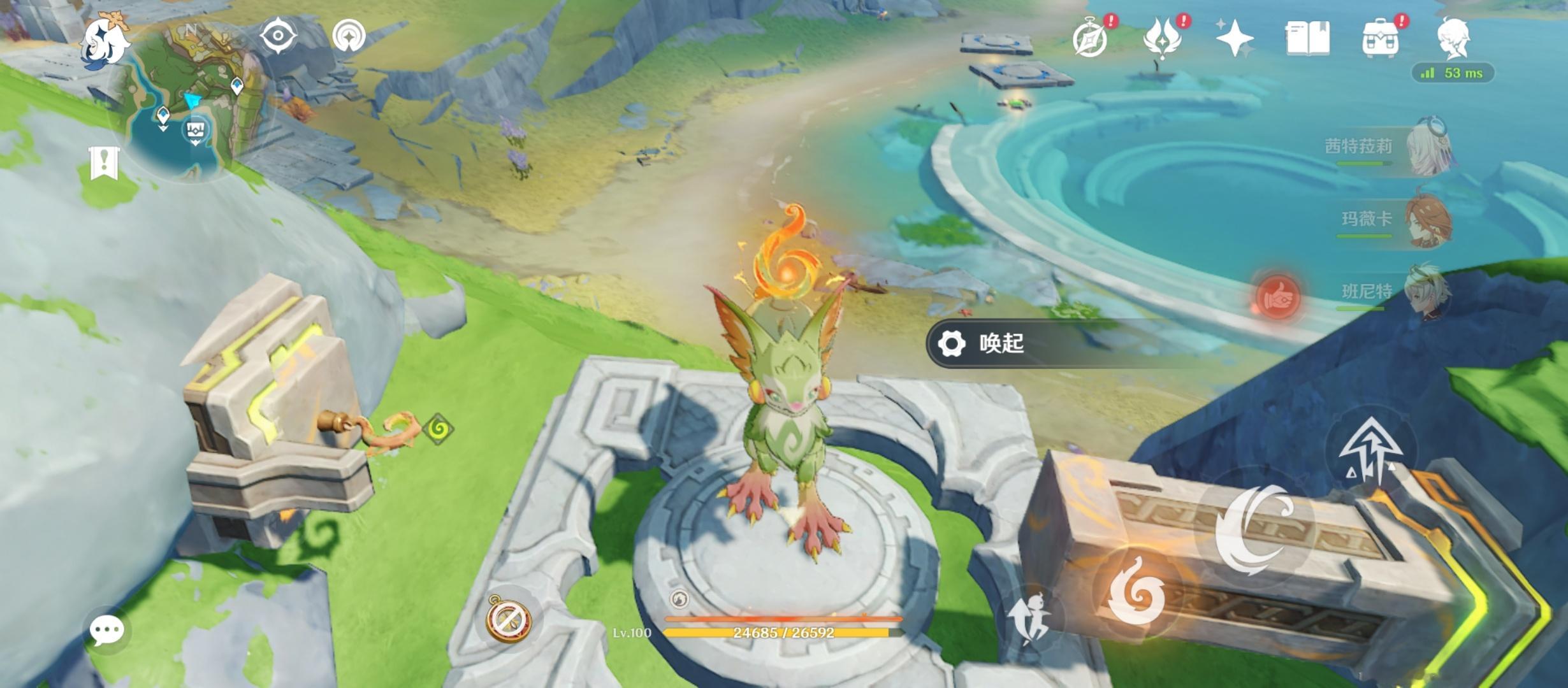Open the backpack inventory
1568x688 pixels.
(x=1380, y=39)
